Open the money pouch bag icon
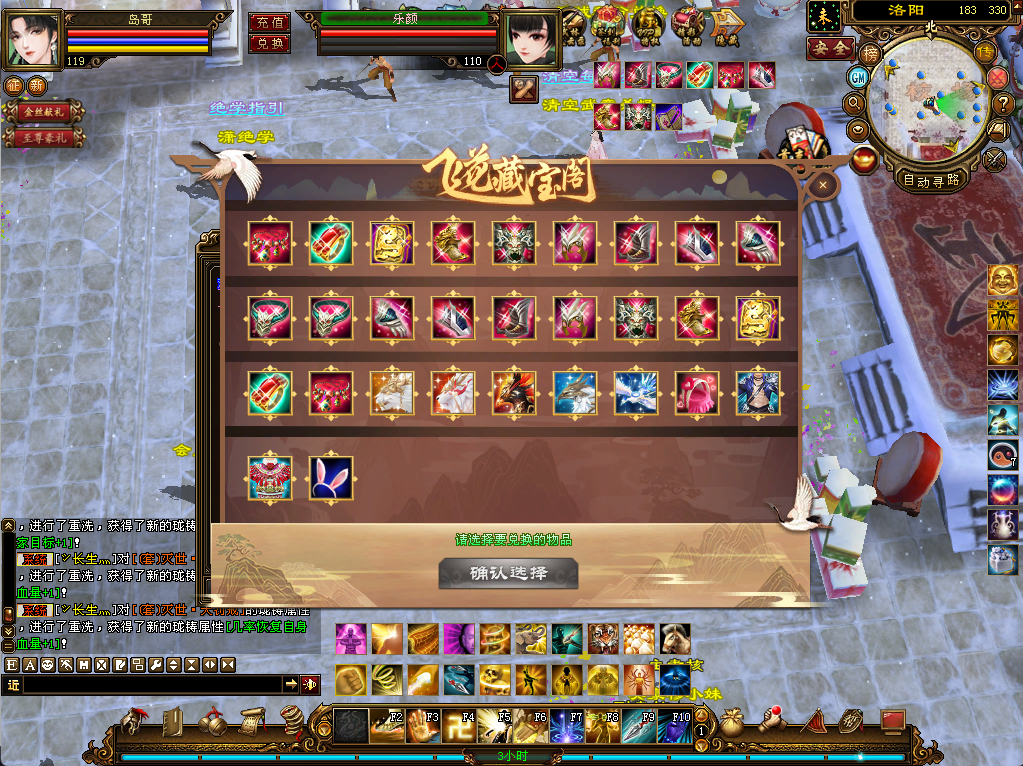Screen dimensions: 1023x766 (732, 720)
